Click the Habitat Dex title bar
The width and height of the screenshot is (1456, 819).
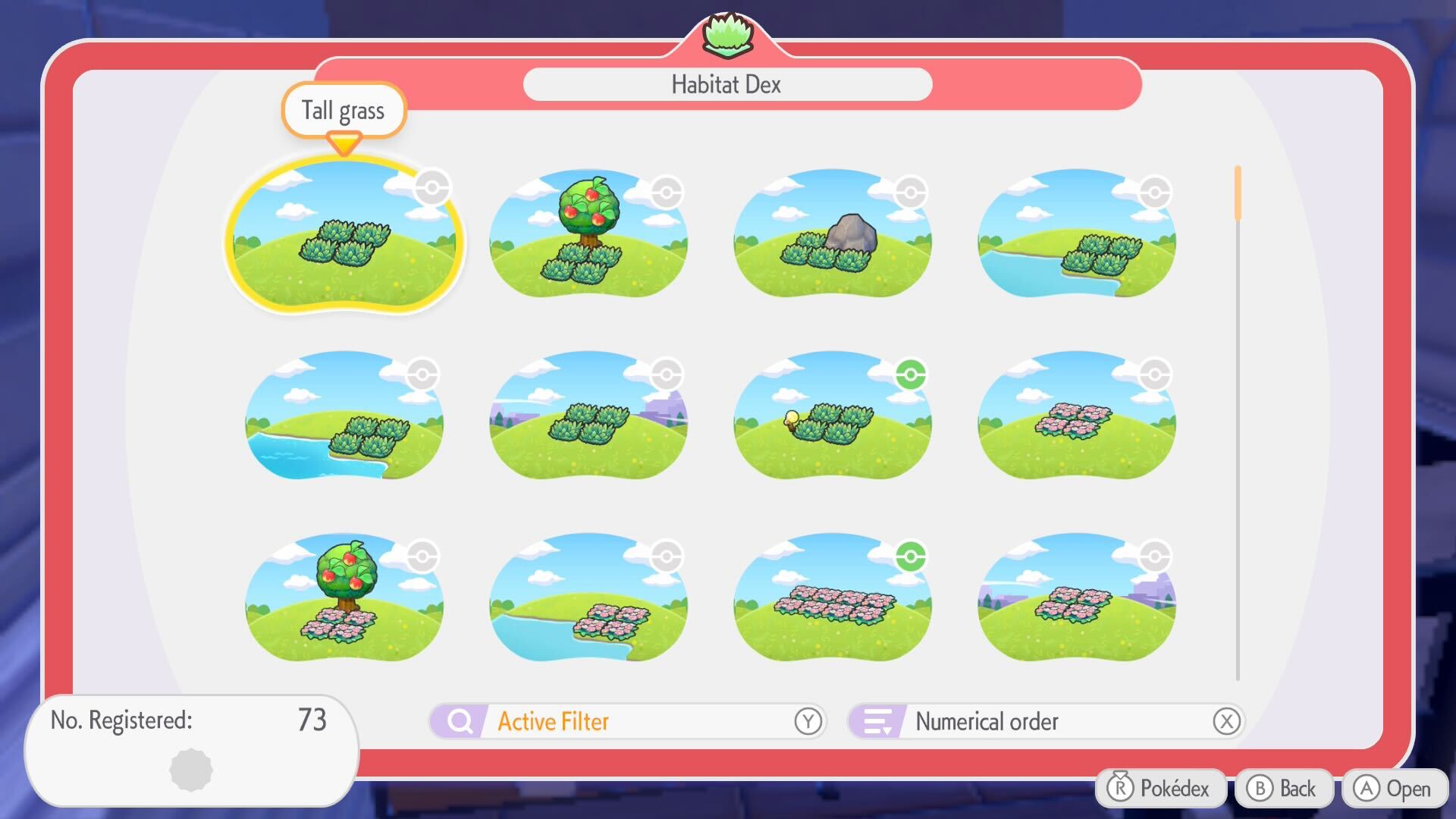click(726, 84)
